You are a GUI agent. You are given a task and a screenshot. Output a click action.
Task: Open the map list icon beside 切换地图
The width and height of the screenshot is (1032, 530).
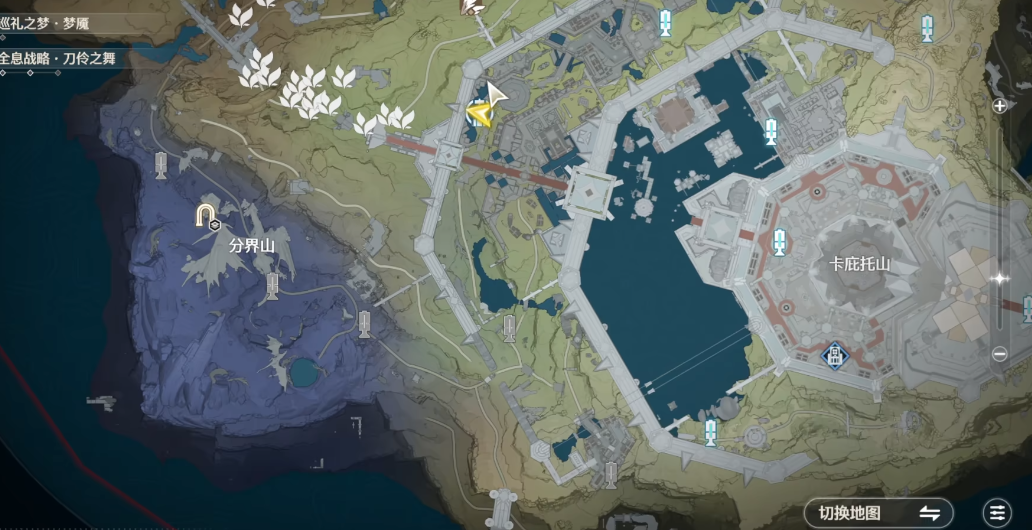tap(996, 512)
